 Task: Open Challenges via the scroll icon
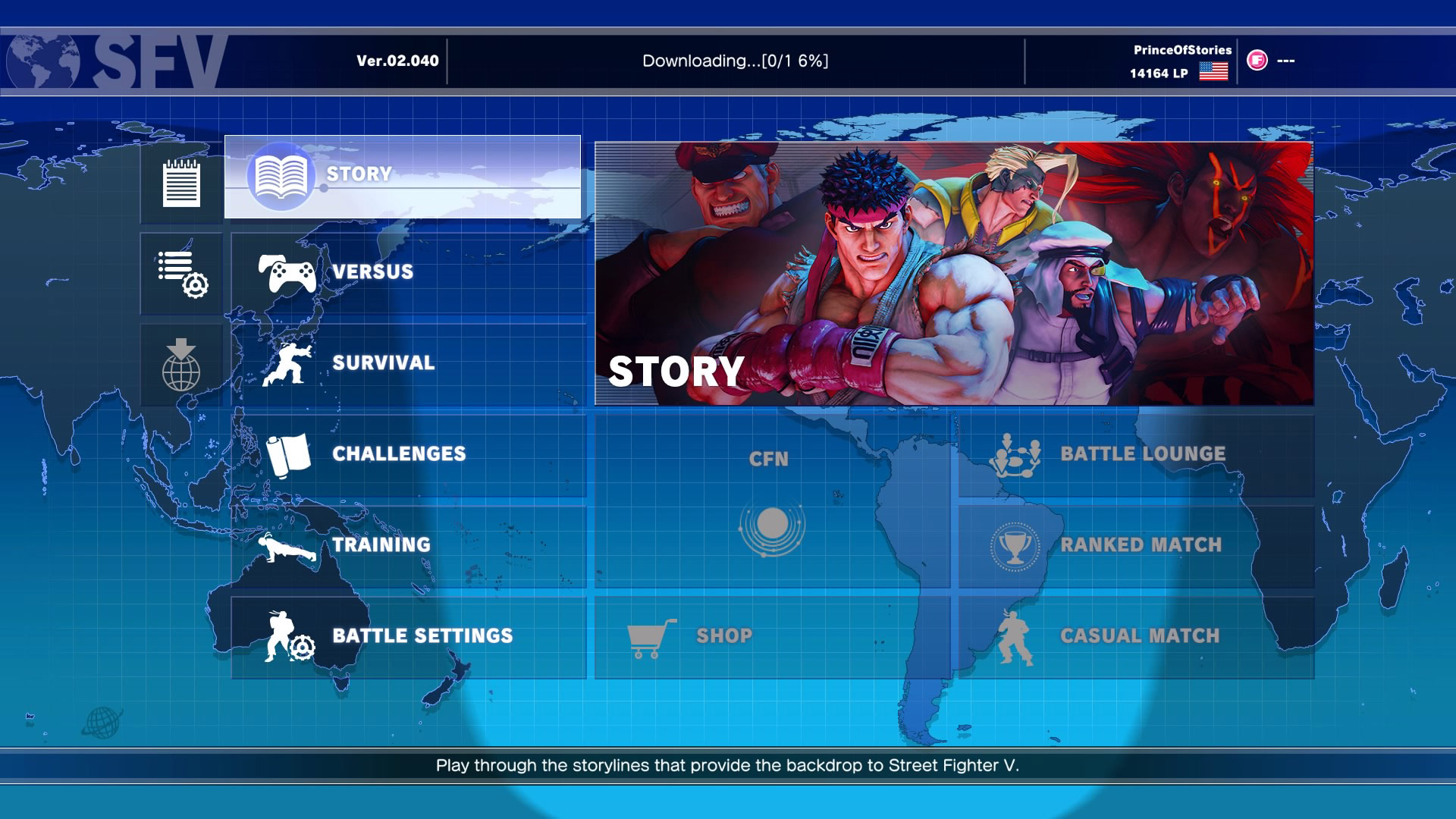pyautogui.click(x=288, y=453)
